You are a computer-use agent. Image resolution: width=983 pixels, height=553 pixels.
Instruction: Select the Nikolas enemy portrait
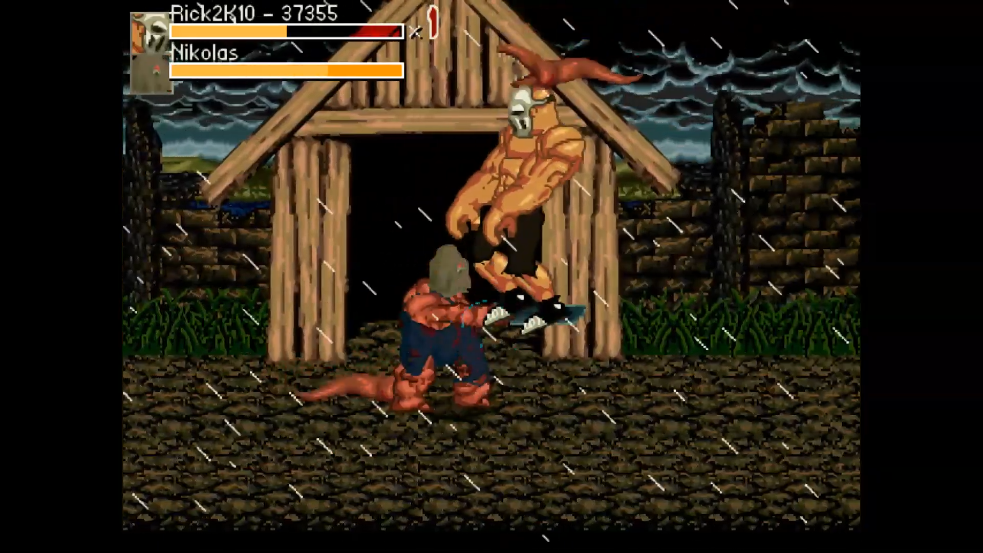pyautogui.click(x=150, y=73)
